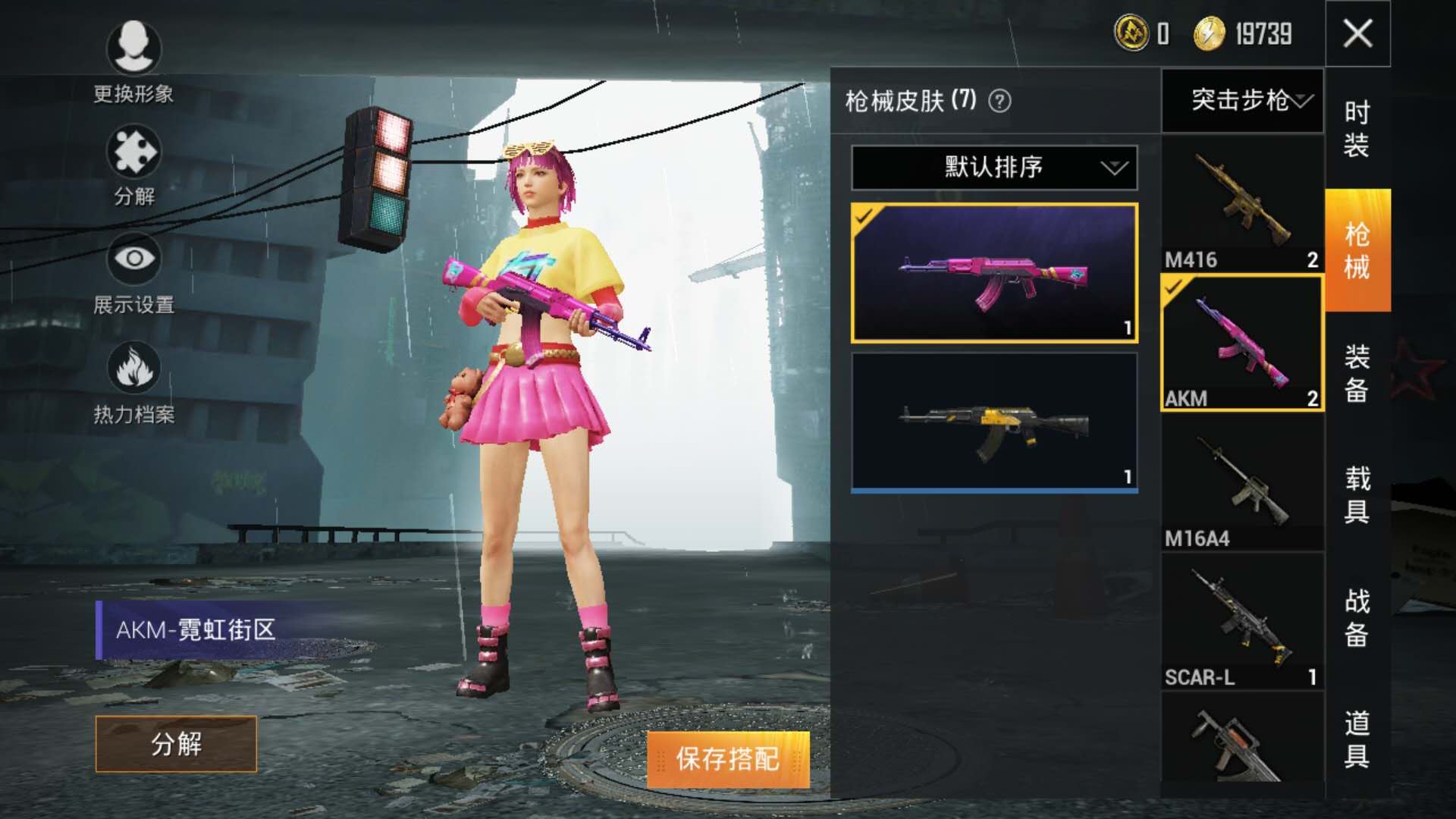
Task: Switch to the 载具 vehicle tab
Action: [1357, 494]
